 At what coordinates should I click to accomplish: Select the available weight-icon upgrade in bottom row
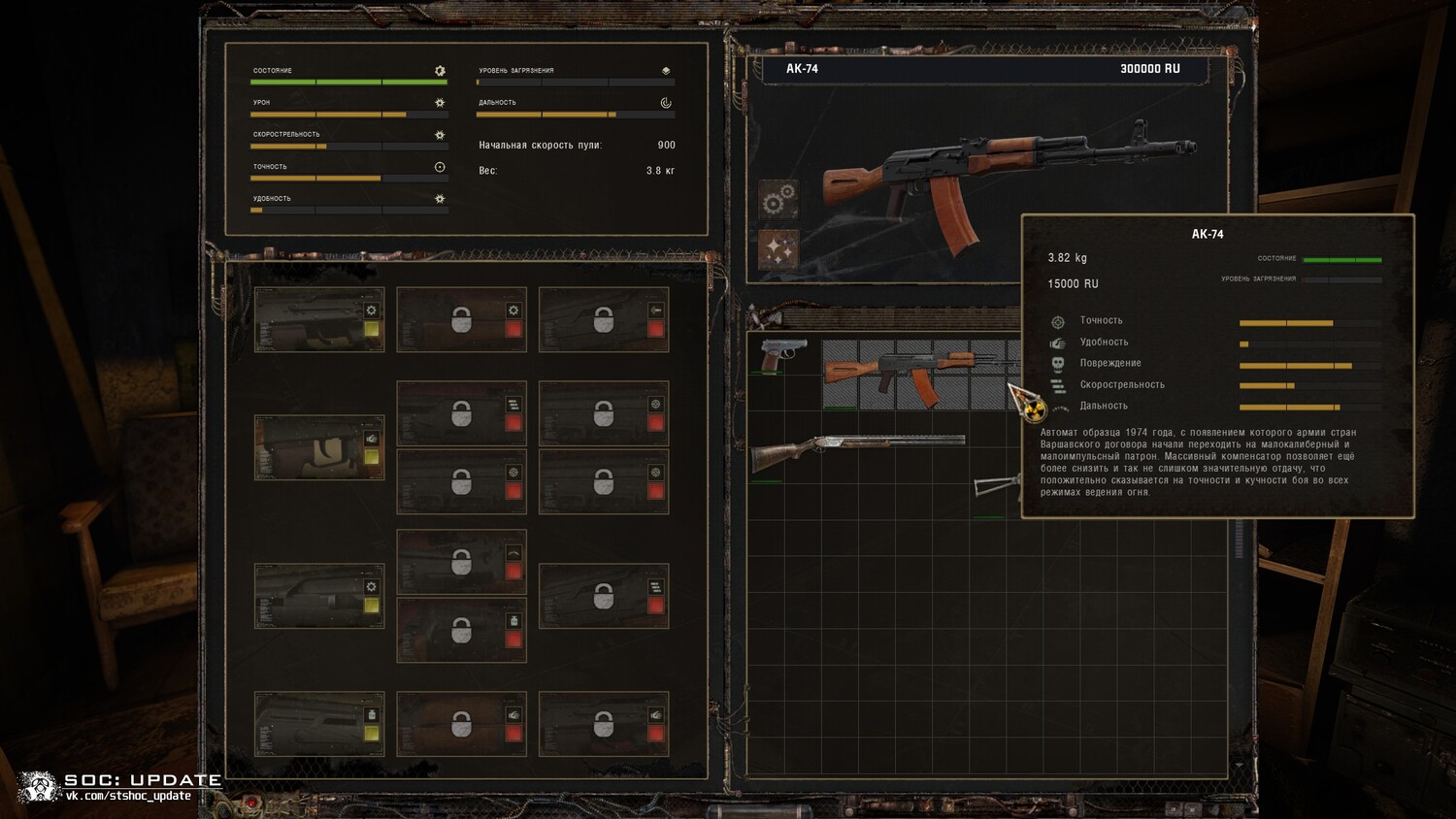(318, 724)
